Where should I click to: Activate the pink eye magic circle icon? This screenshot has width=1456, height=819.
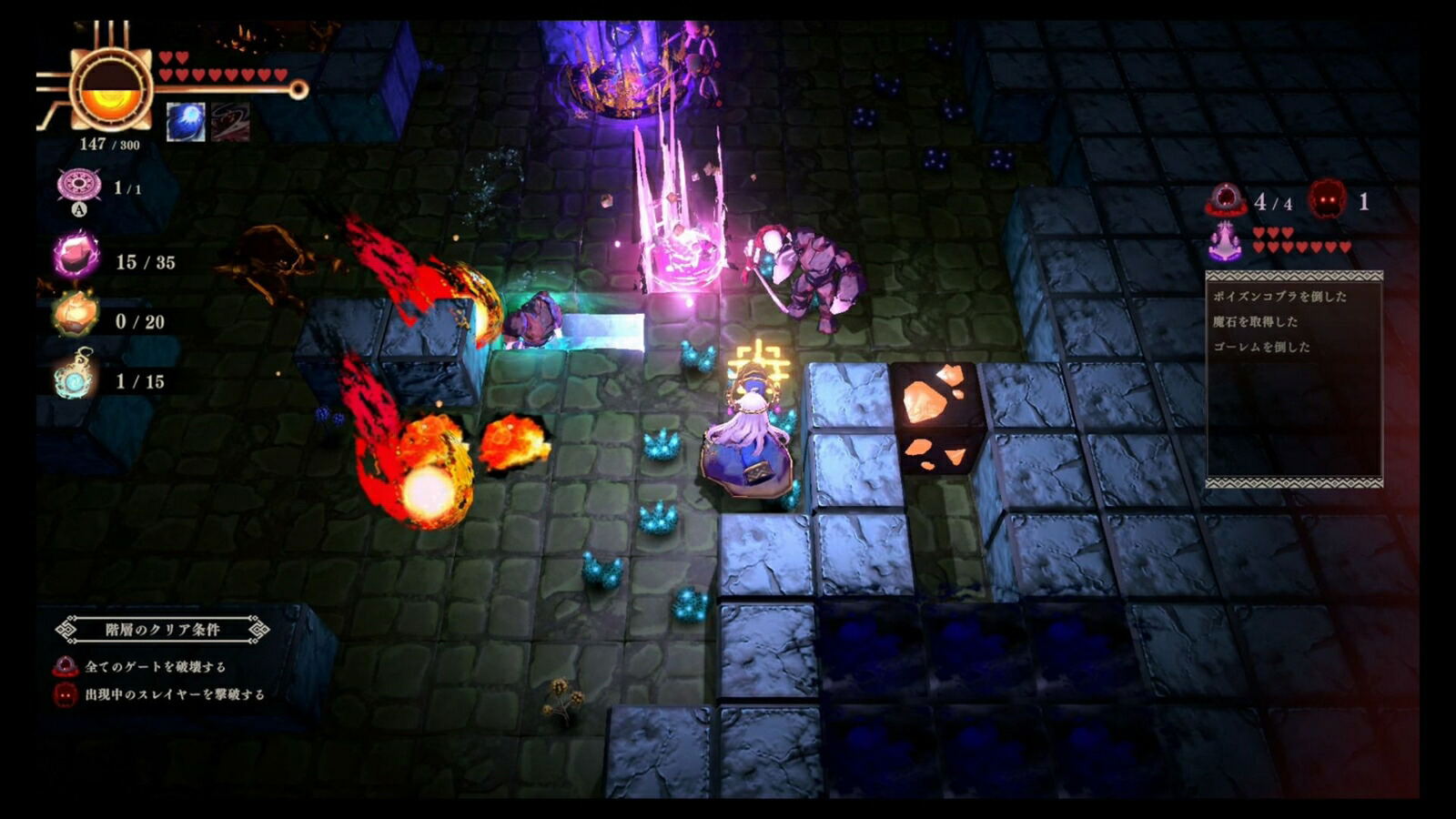[79, 186]
